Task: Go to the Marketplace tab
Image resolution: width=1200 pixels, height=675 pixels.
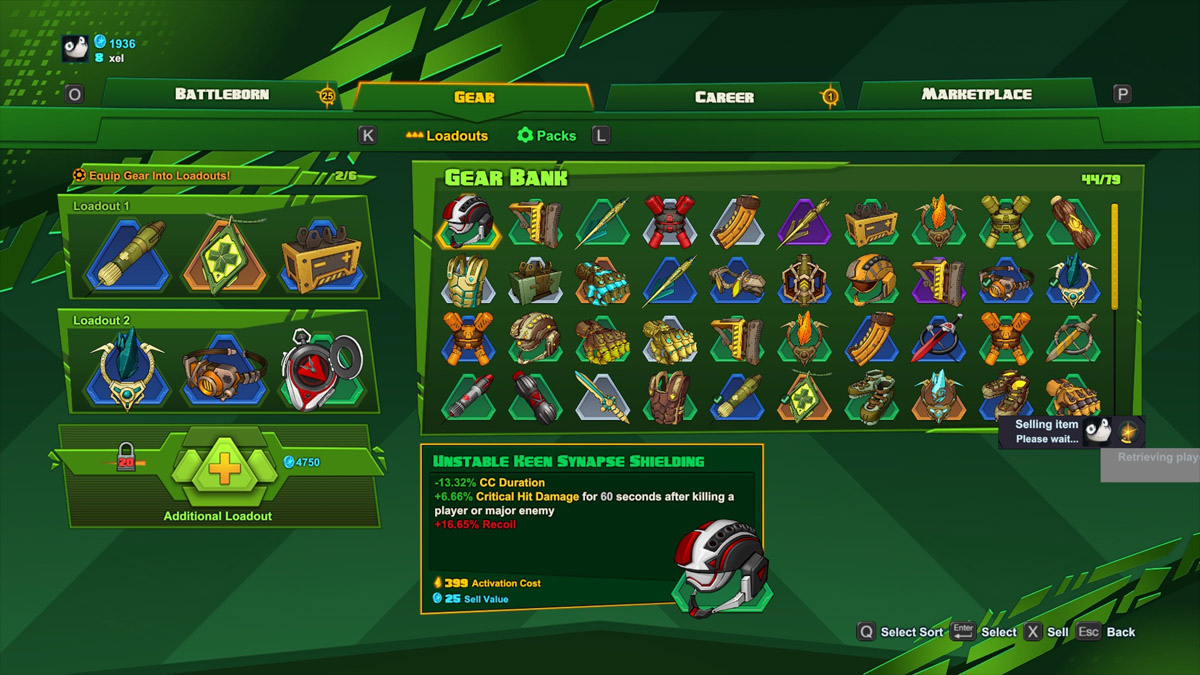Action: [976, 94]
